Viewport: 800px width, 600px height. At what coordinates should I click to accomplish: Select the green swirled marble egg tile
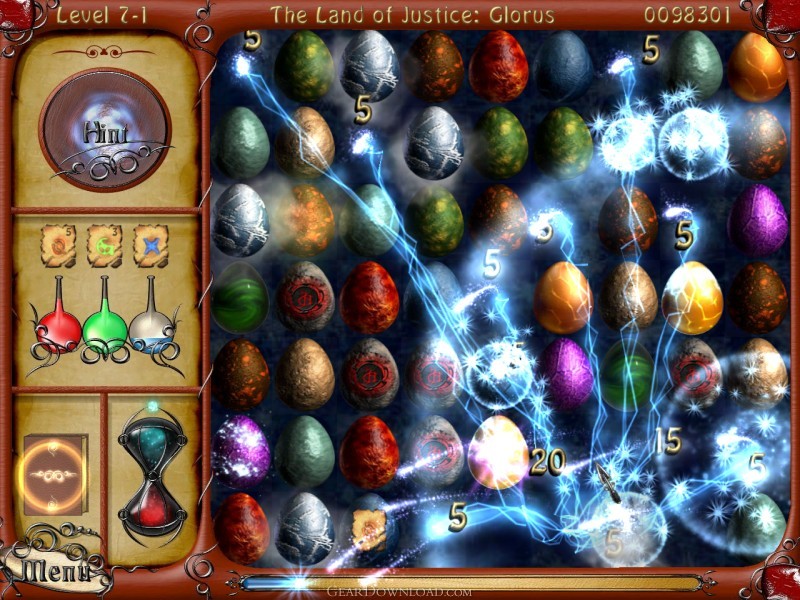point(240,299)
